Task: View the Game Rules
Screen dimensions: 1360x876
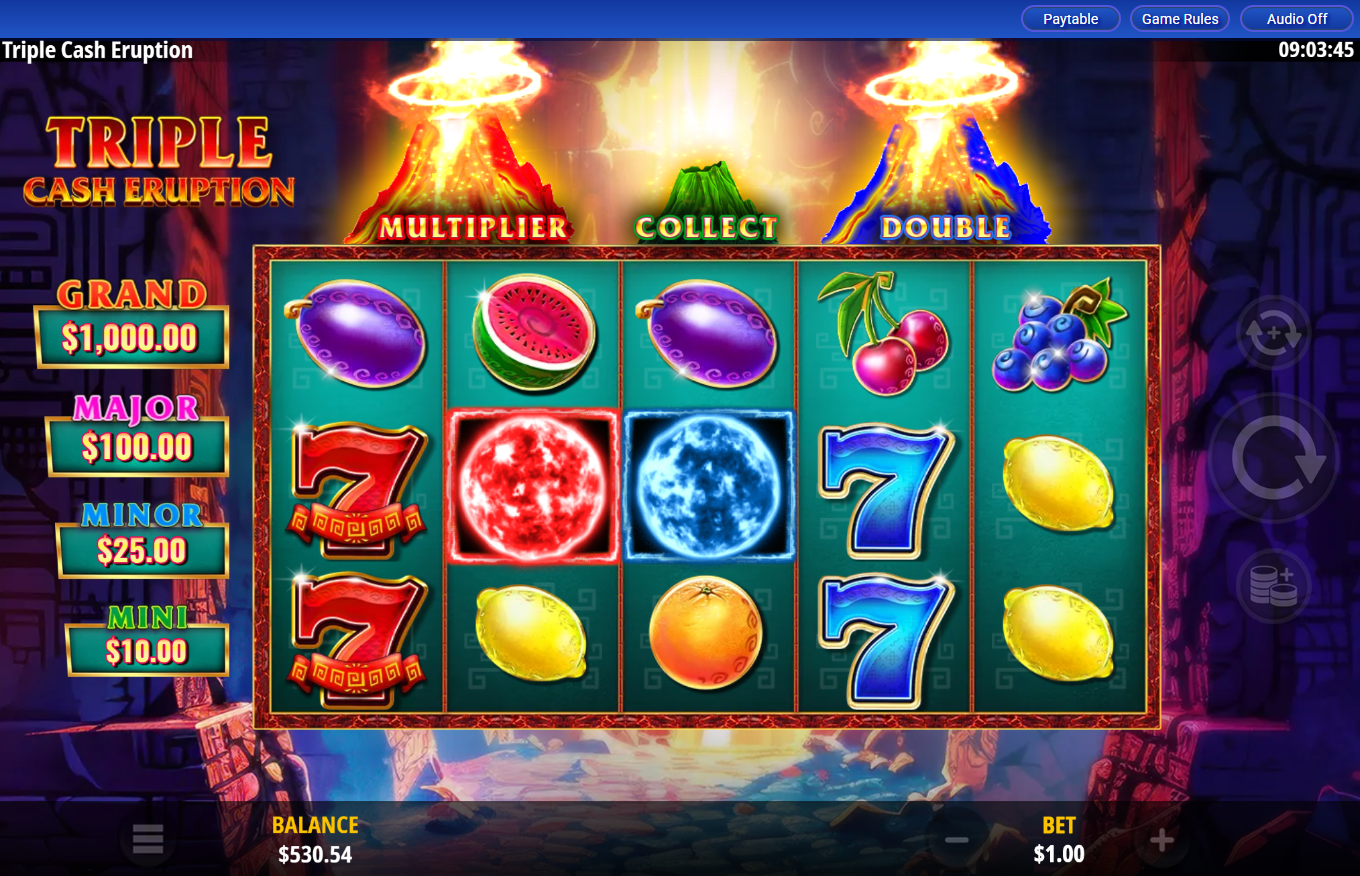Action: 1180,18
